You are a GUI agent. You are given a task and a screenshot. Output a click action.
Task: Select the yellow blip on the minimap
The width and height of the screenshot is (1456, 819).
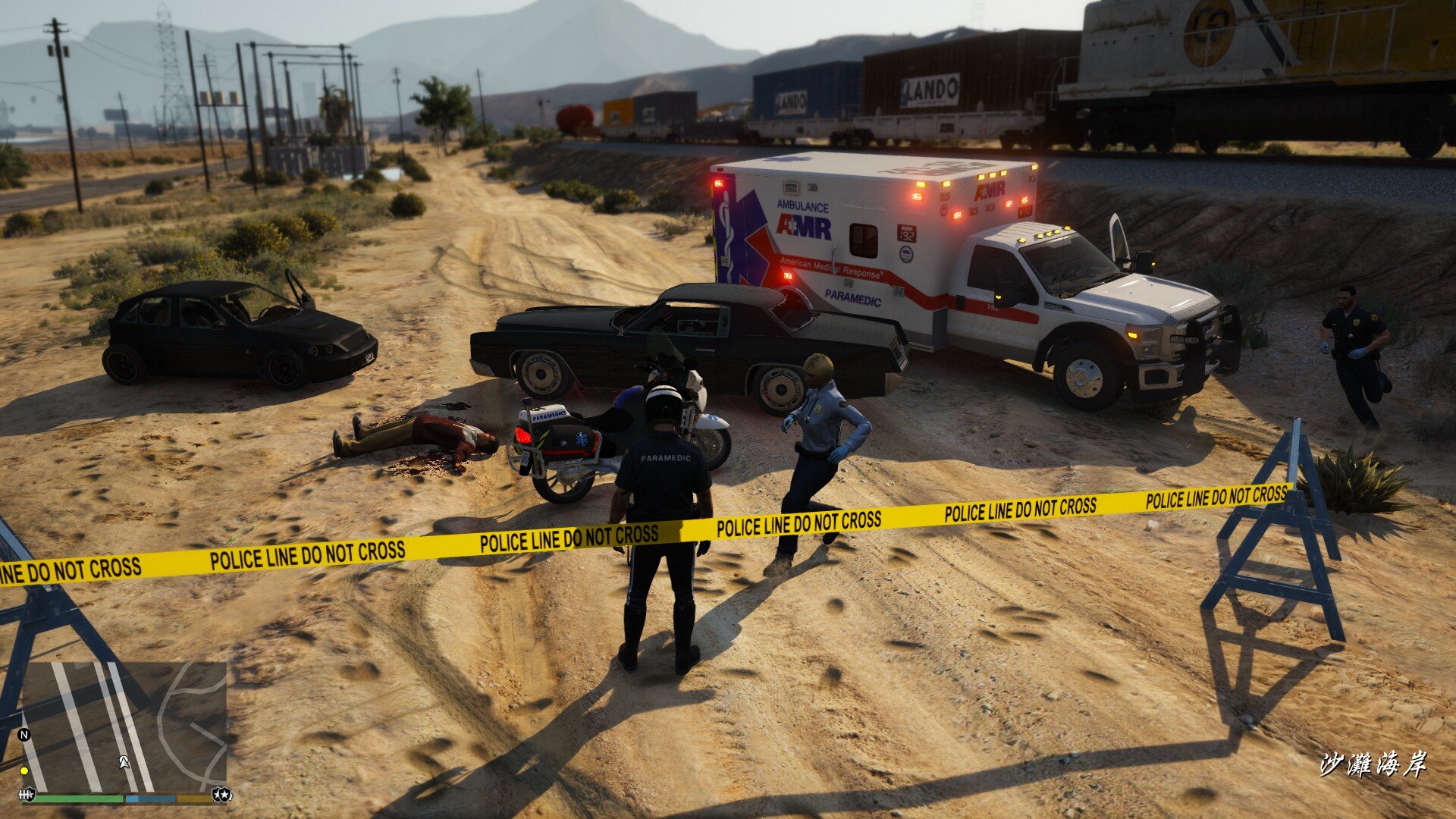[x=24, y=770]
